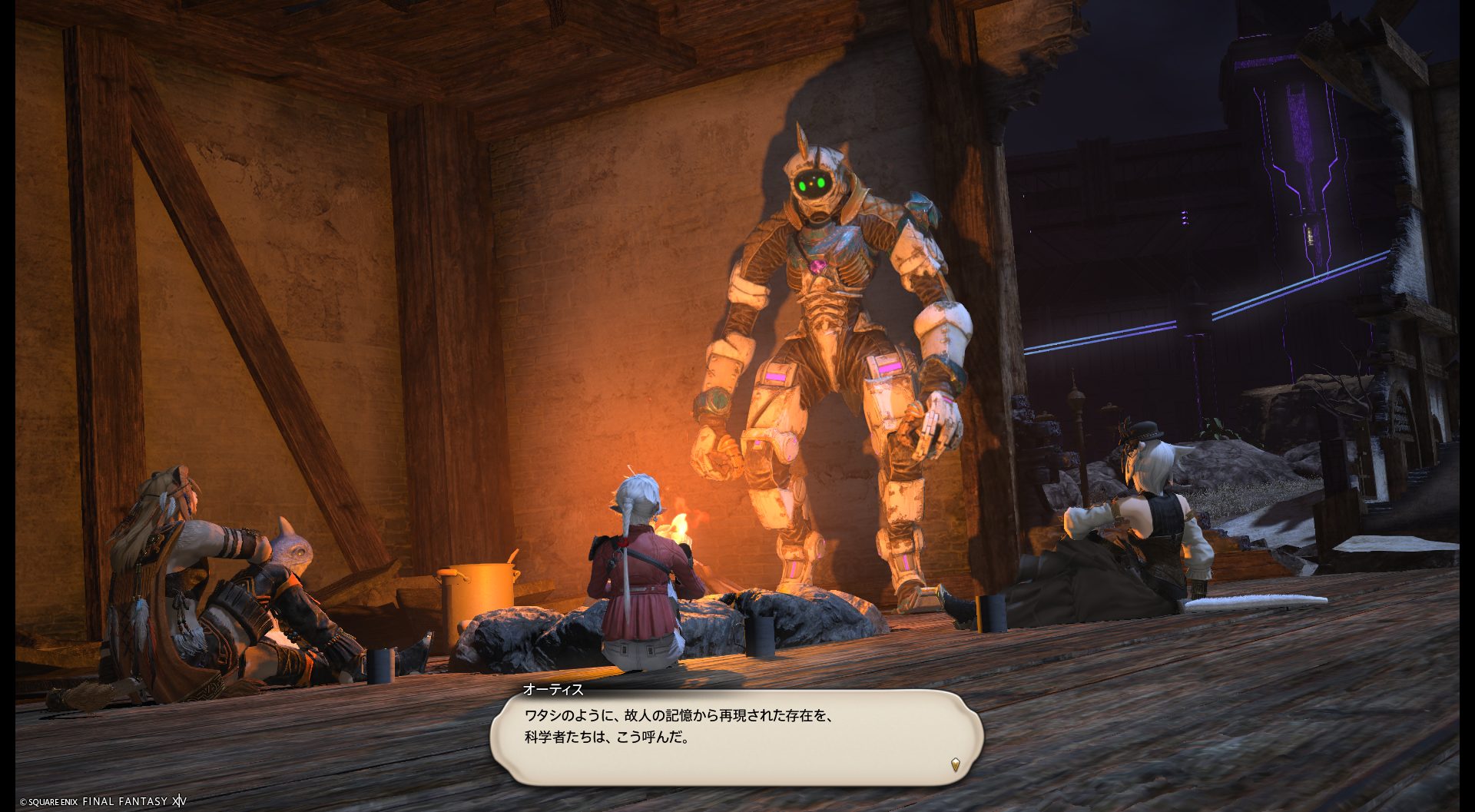Advance オーティス's dialogue text box
1475x812 pixels.
coord(736,736)
